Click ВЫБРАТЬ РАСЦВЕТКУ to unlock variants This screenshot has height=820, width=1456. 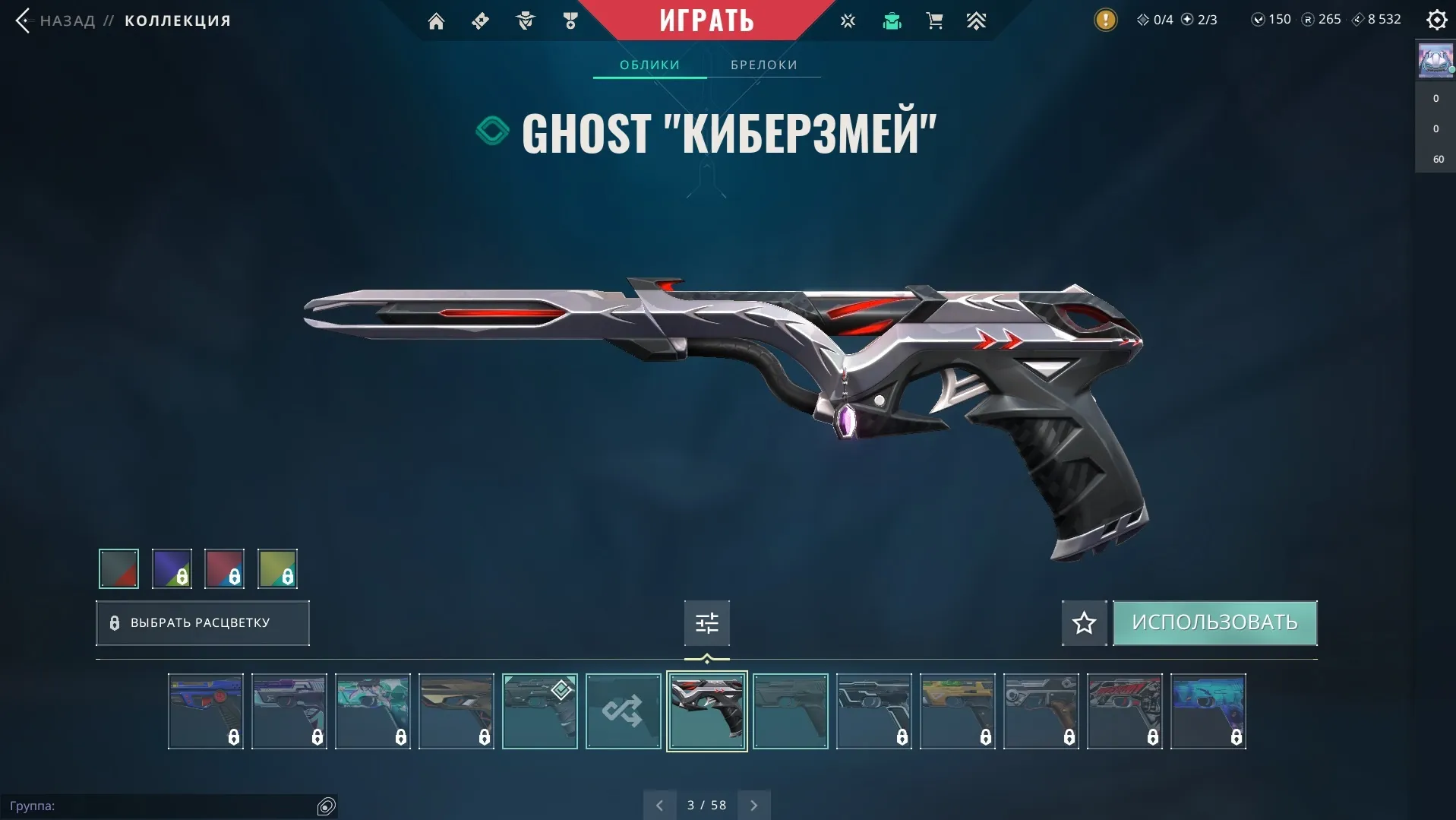[202, 622]
